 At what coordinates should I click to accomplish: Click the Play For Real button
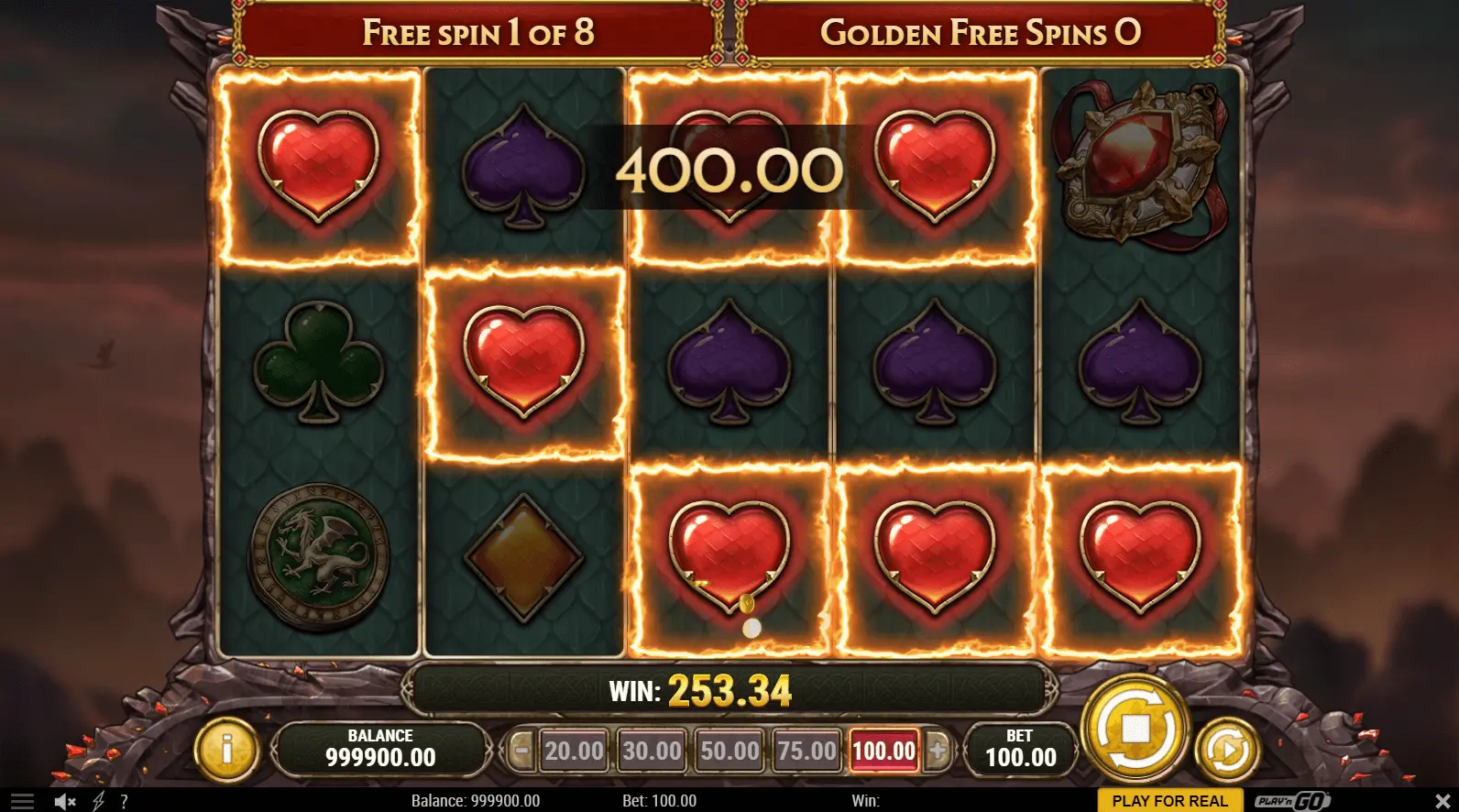point(1169,801)
